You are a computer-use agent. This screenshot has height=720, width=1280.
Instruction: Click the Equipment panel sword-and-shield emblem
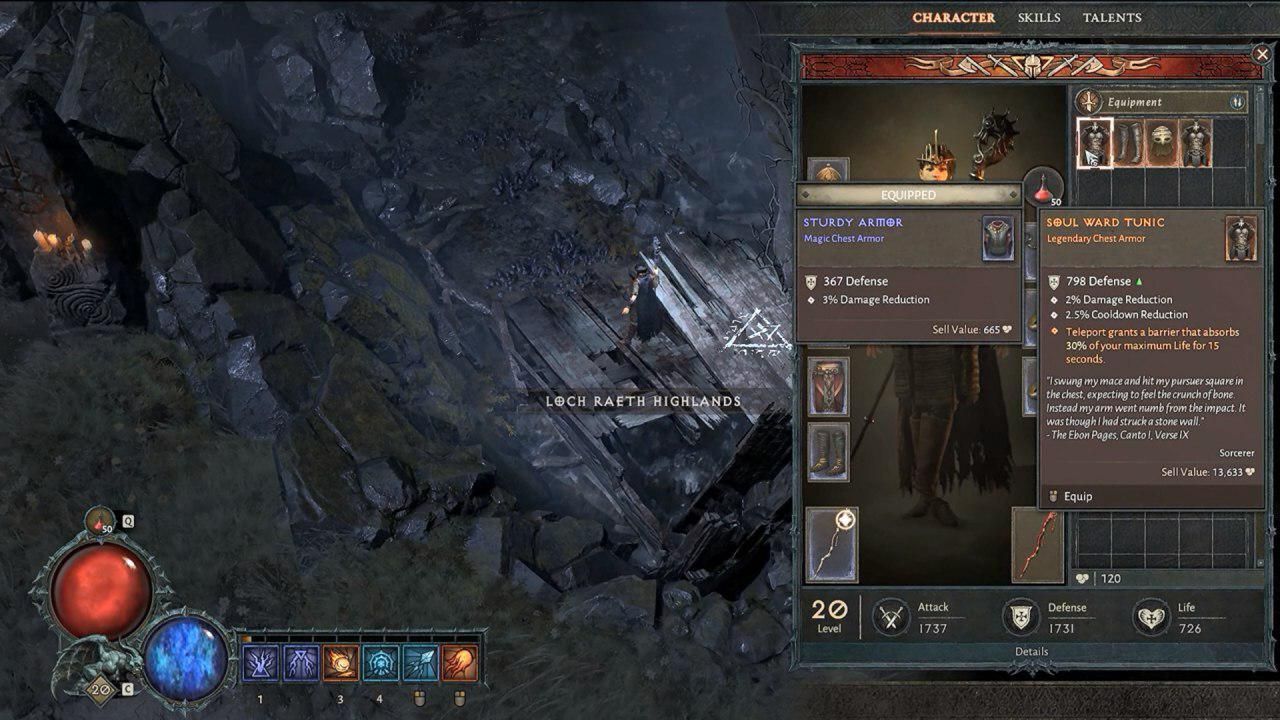[1089, 101]
